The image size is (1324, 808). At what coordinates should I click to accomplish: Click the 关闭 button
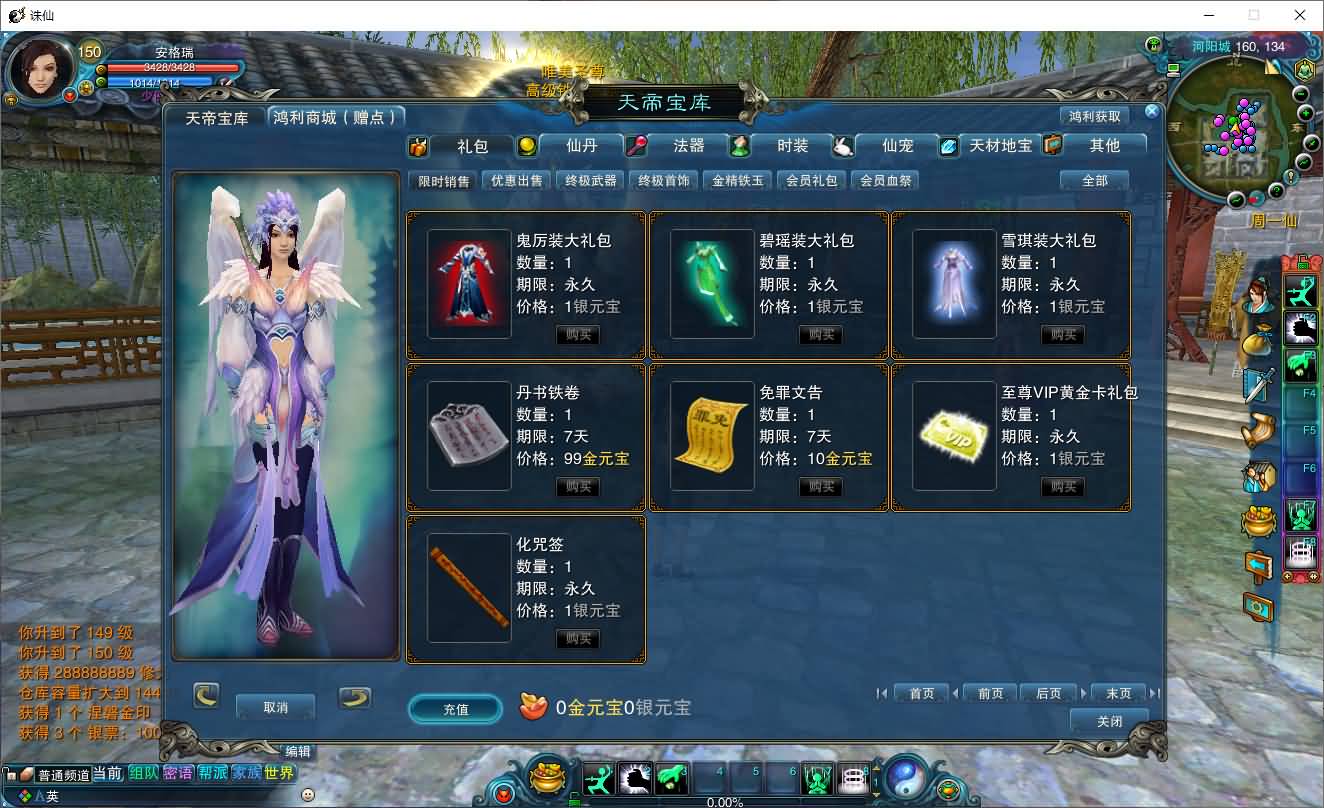pos(1109,721)
